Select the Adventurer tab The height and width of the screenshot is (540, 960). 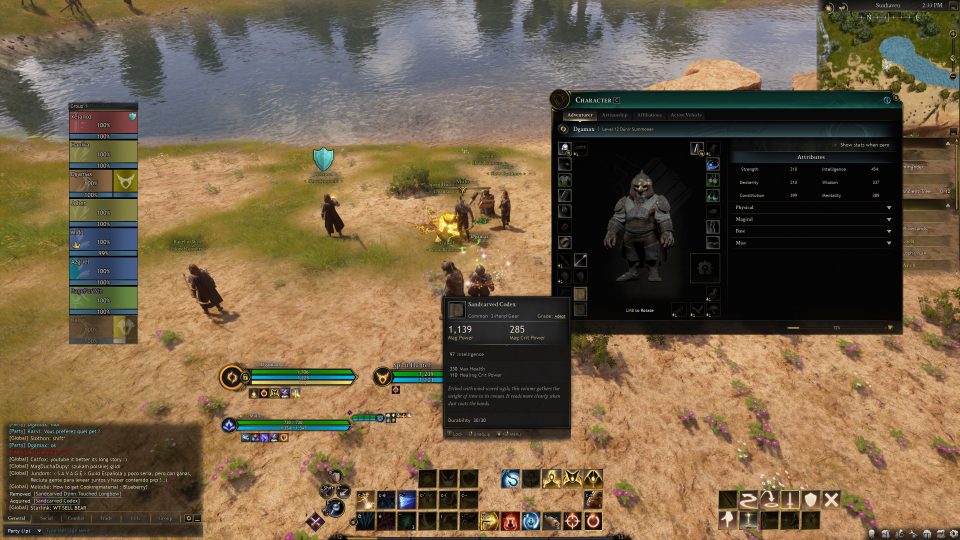[580, 115]
